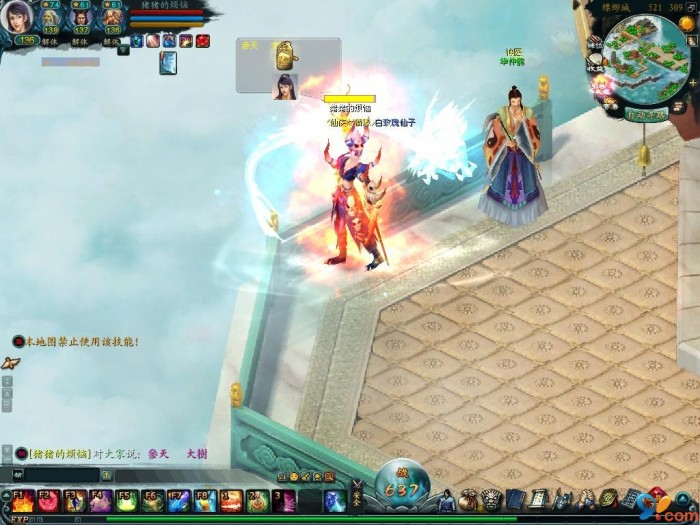
Task: Select the target's portrait in target frame
Action: [x=285, y=86]
